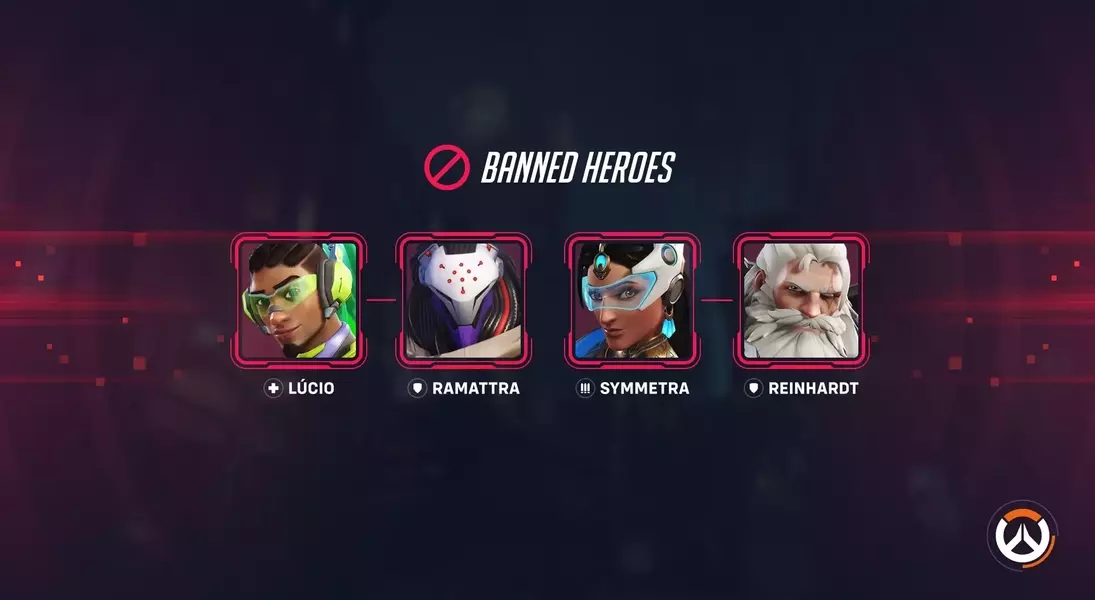Image resolution: width=1095 pixels, height=600 pixels.
Task: Choose the Ramattra banned hero tile
Action: (463, 301)
